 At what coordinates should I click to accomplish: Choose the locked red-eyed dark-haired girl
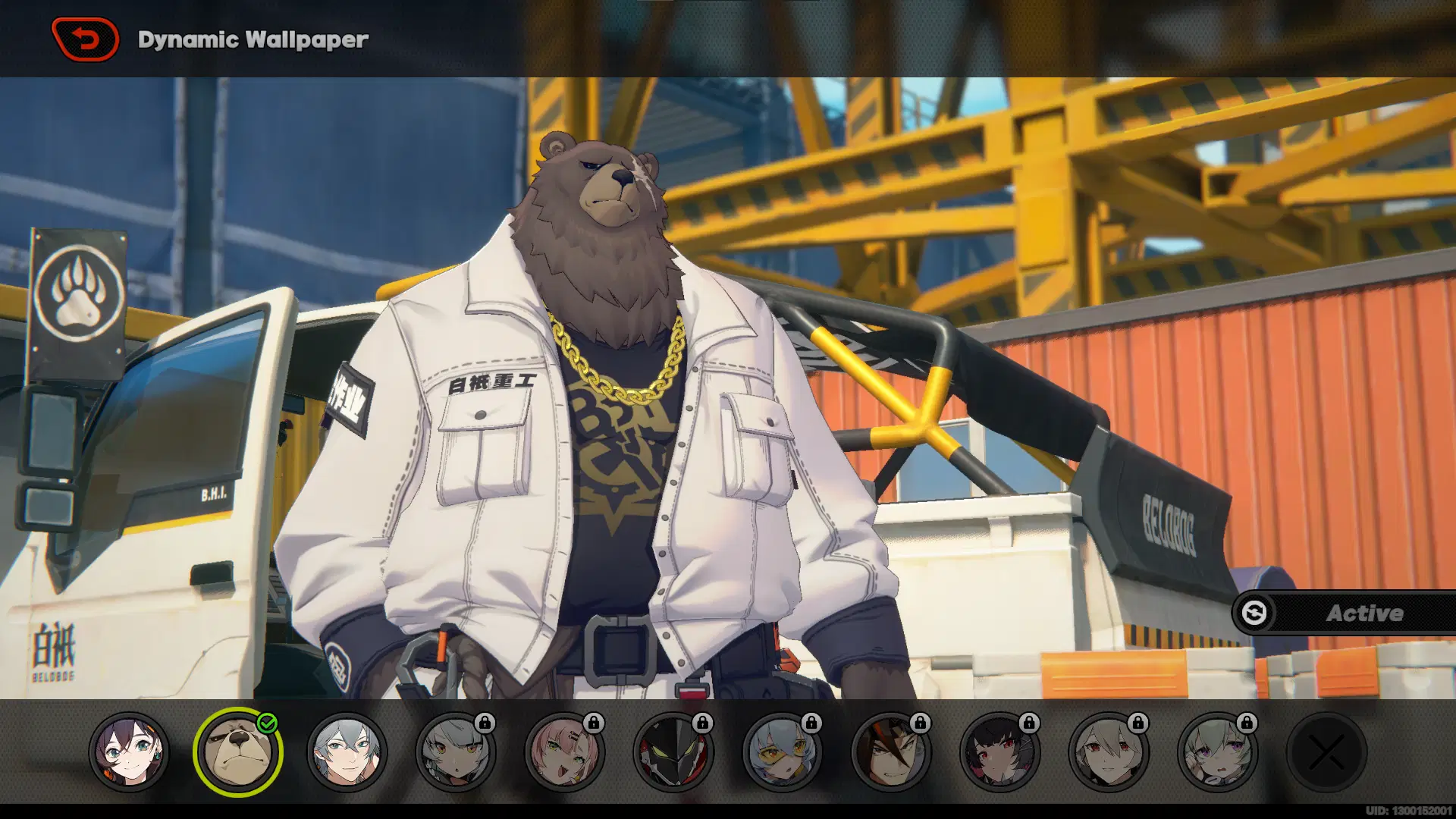[x=999, y=752]
